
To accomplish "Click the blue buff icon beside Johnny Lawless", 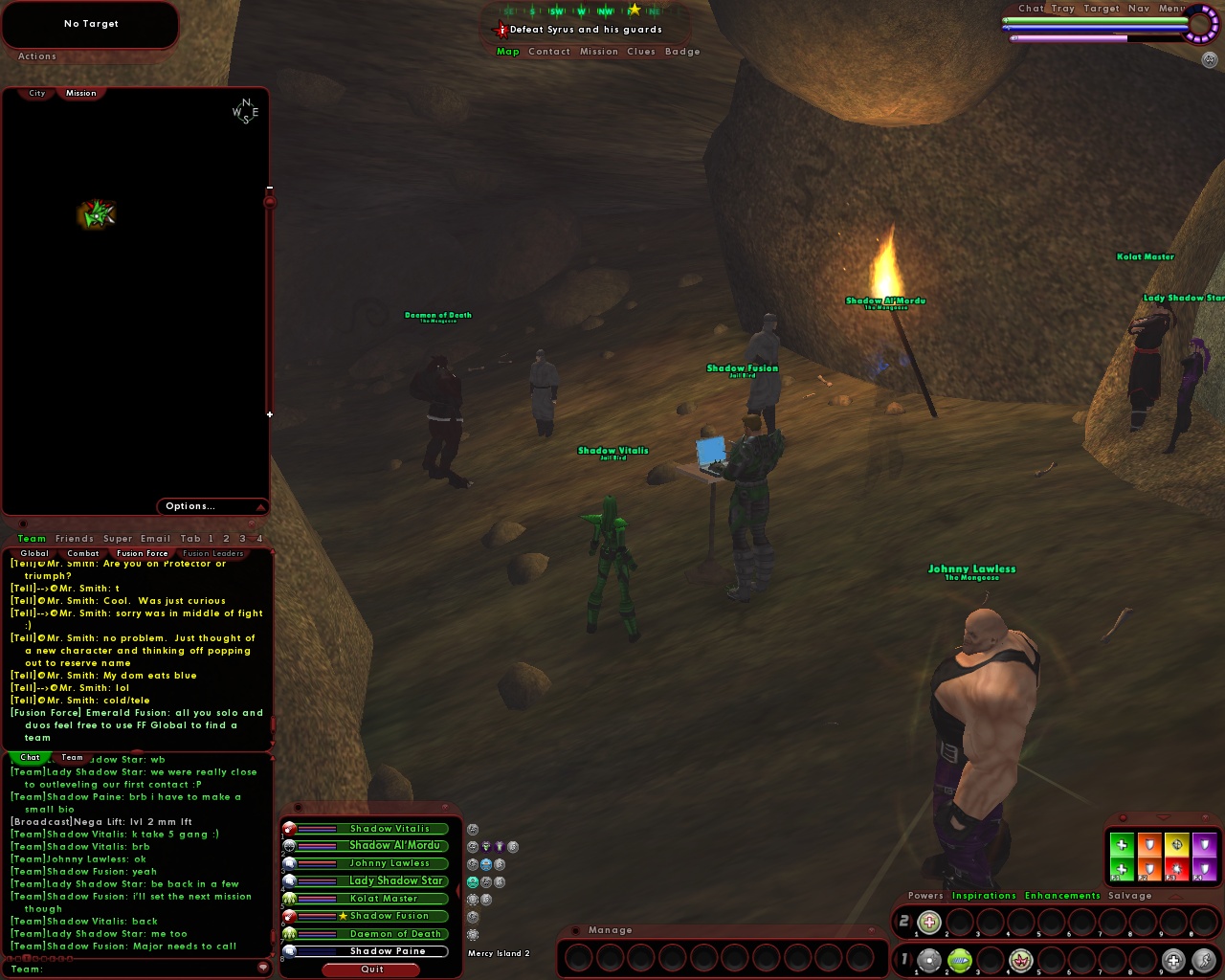I will tap(487, 864).
